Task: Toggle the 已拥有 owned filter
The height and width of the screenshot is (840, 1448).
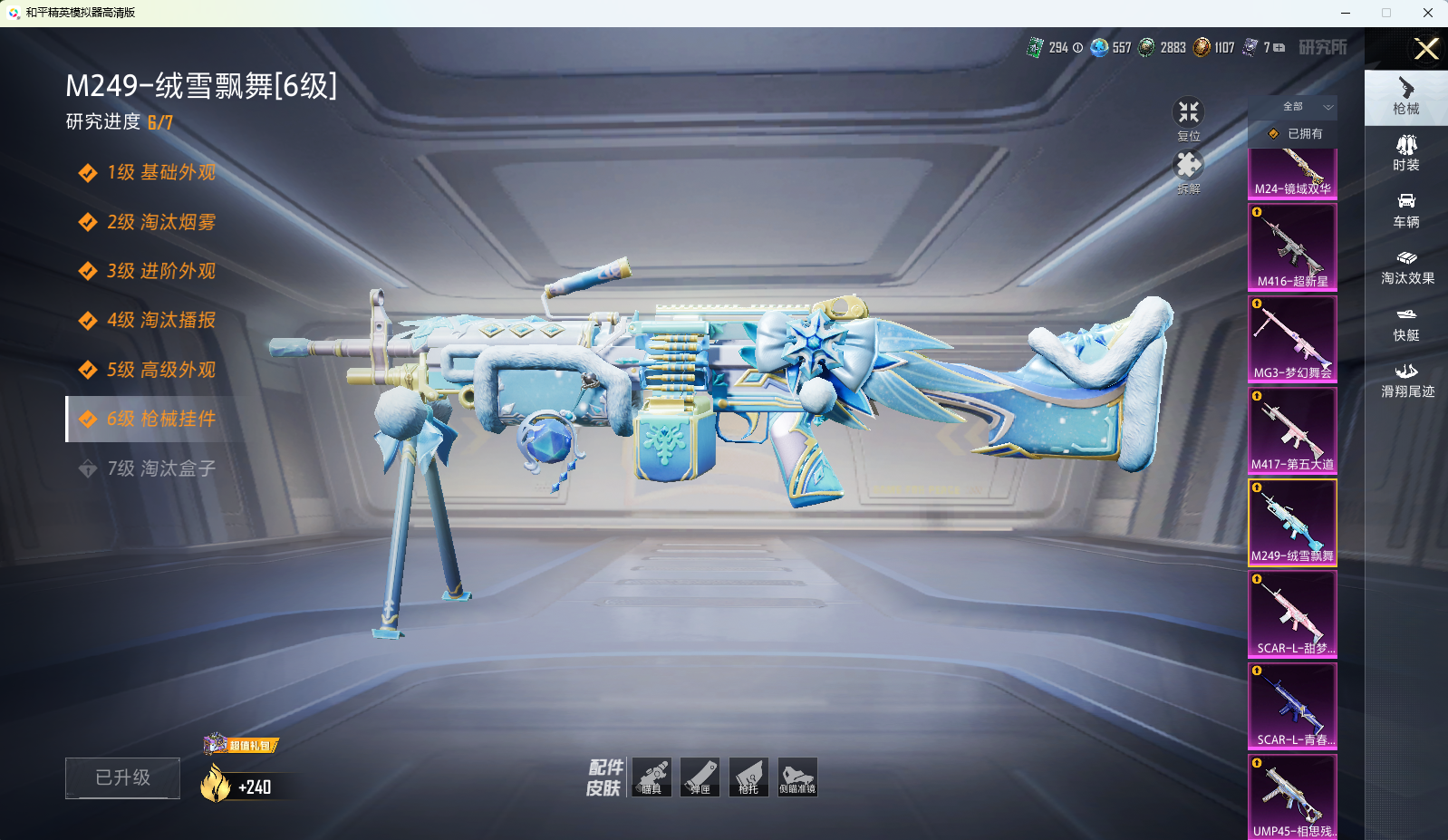Action: coord(1296,134)
